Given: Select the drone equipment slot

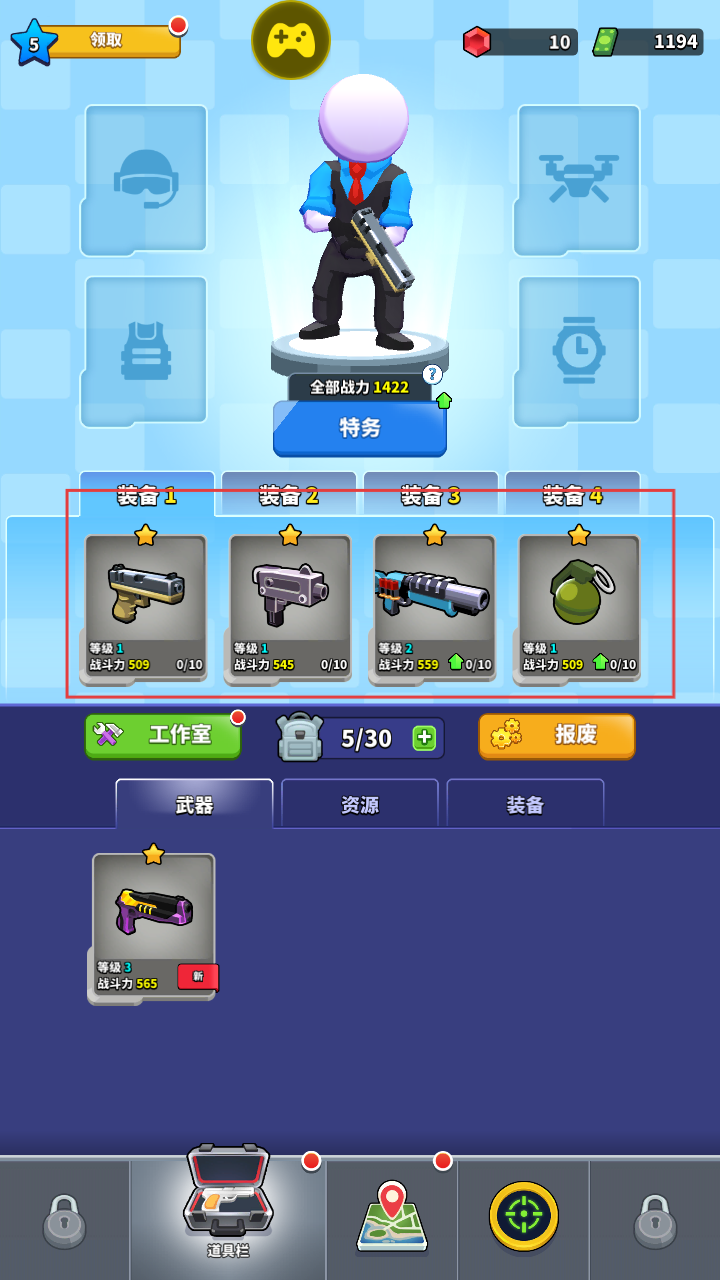Looking at the screenshot, I should click(578, 179).
